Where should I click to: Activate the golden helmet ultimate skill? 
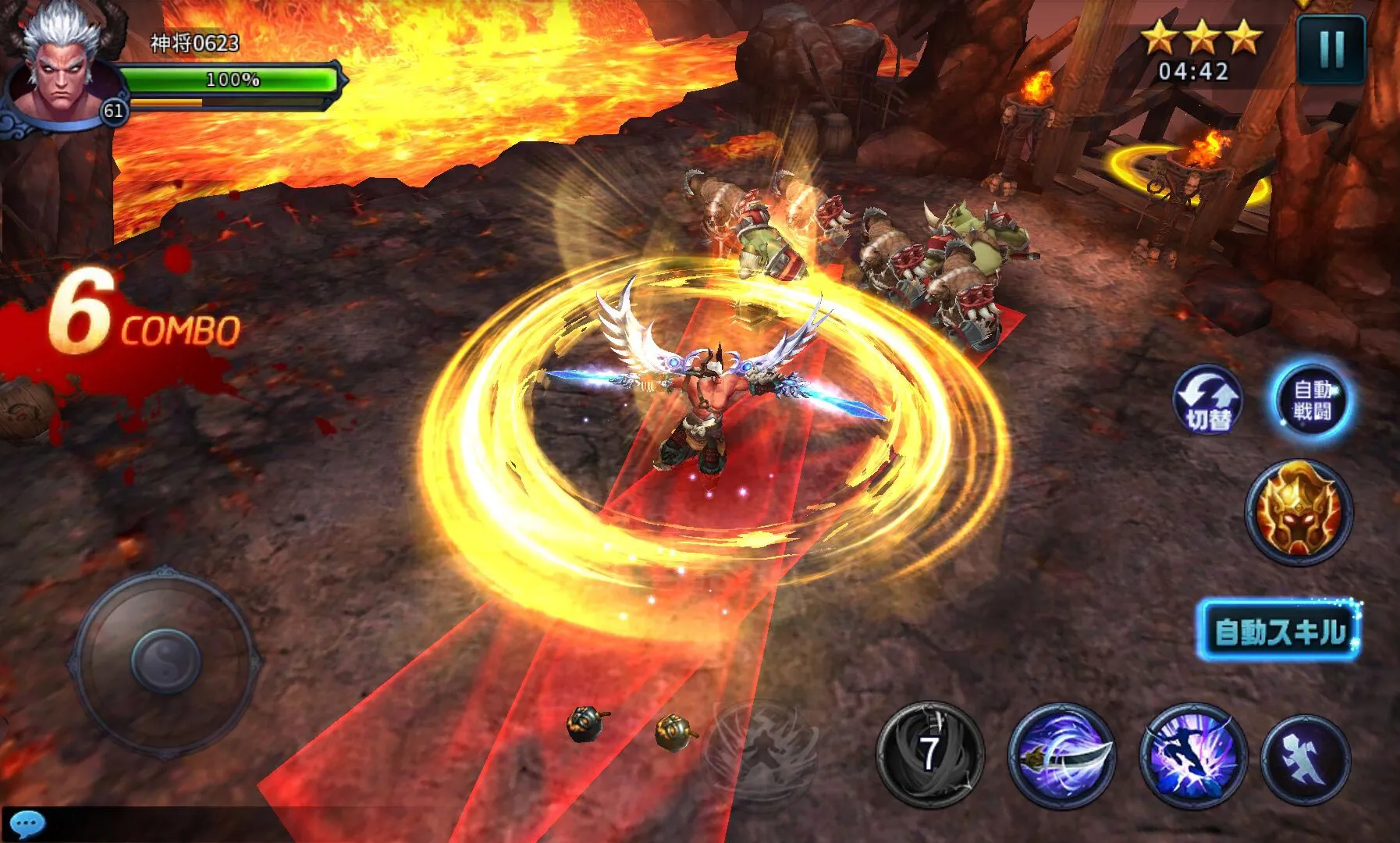(1298, 511)
